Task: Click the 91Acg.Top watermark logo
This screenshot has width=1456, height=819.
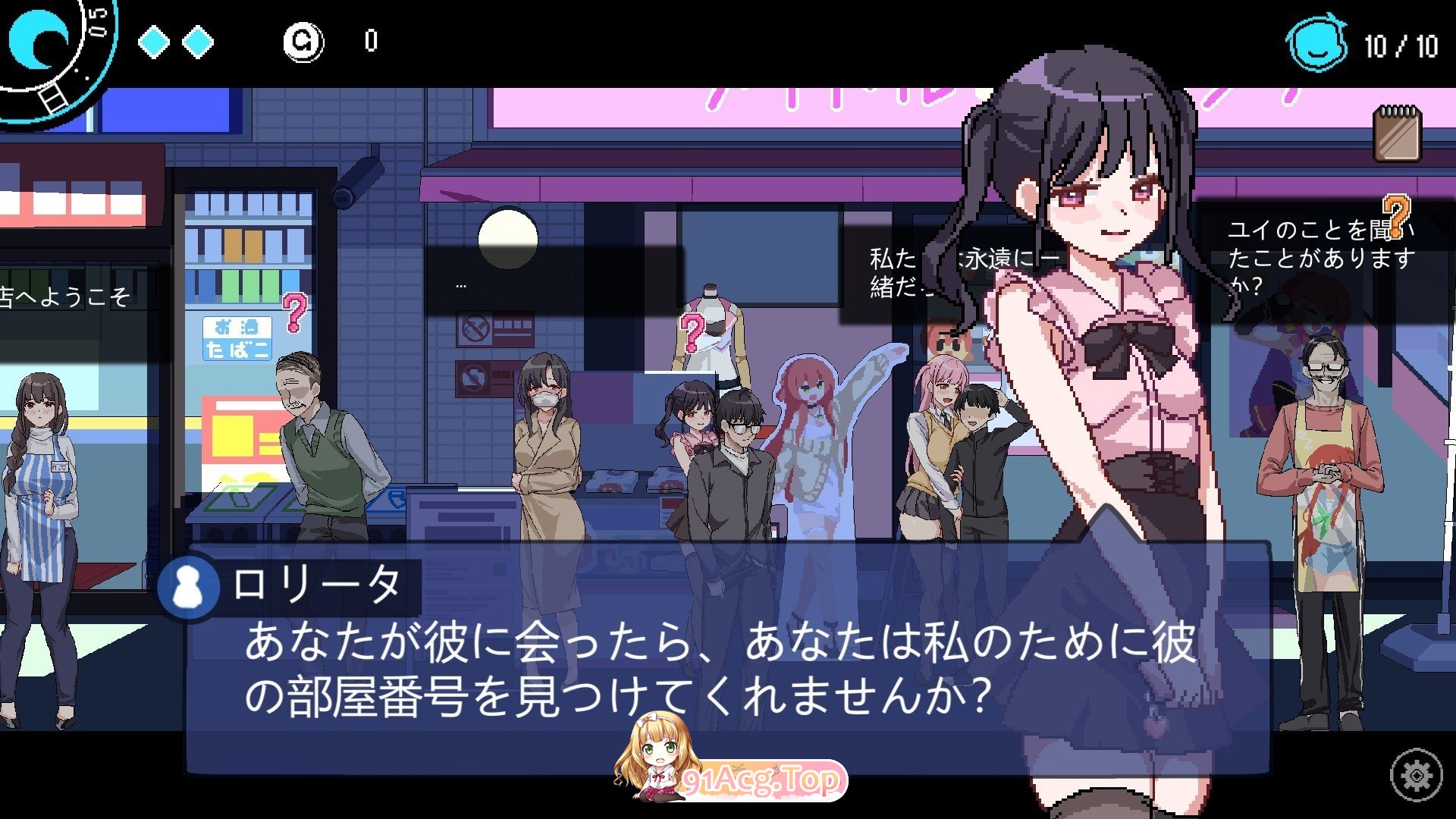Action: coord(730,767)
